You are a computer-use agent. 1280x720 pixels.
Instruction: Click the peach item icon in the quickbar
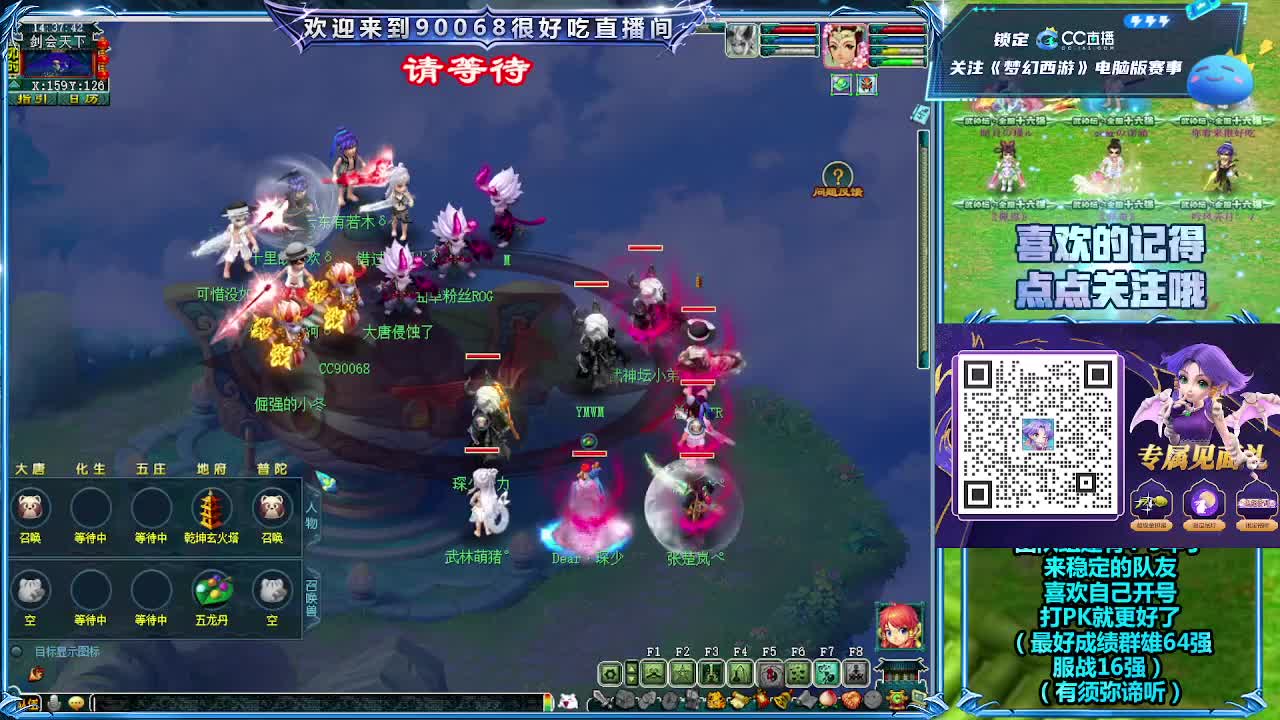tap(827, 698)
